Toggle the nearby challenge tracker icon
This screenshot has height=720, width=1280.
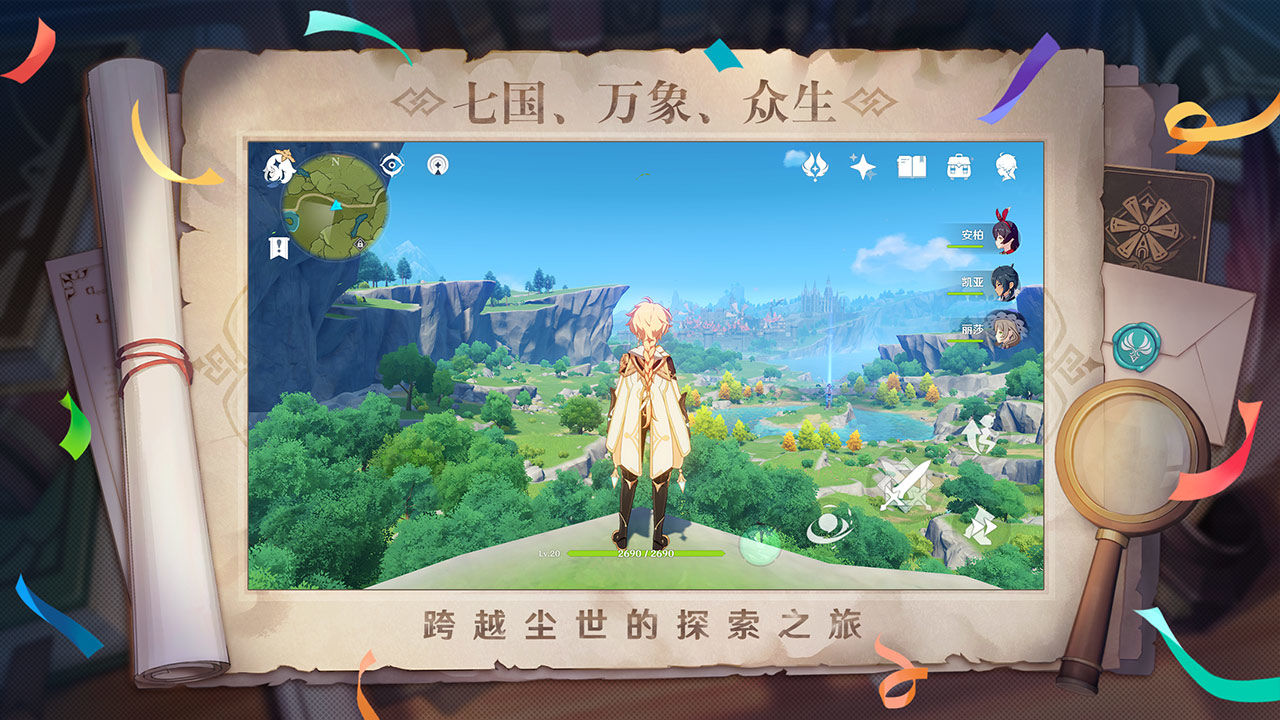tap(438, 166)
